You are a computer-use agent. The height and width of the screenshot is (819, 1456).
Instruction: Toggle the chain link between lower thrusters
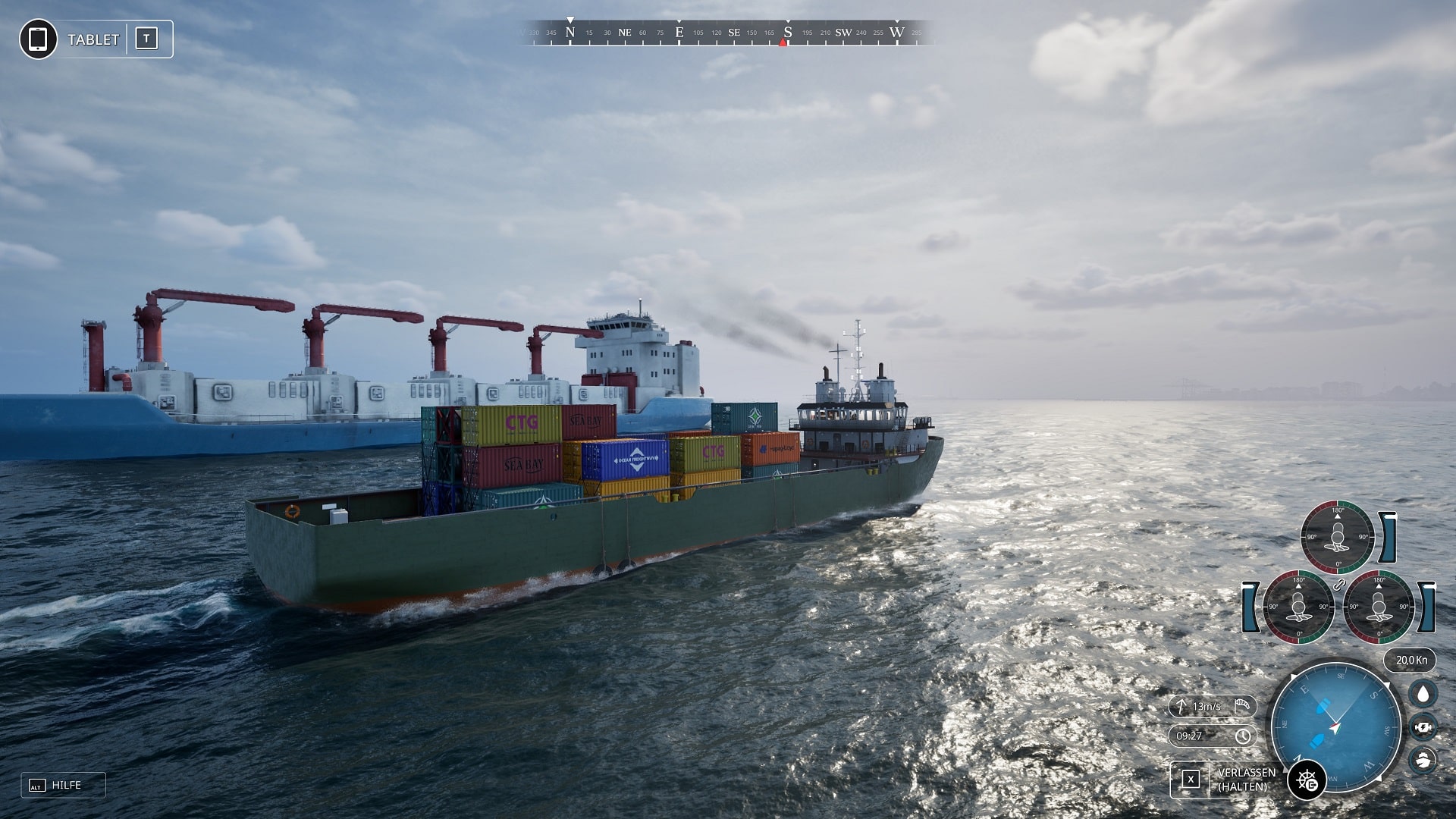(1338, 585)
